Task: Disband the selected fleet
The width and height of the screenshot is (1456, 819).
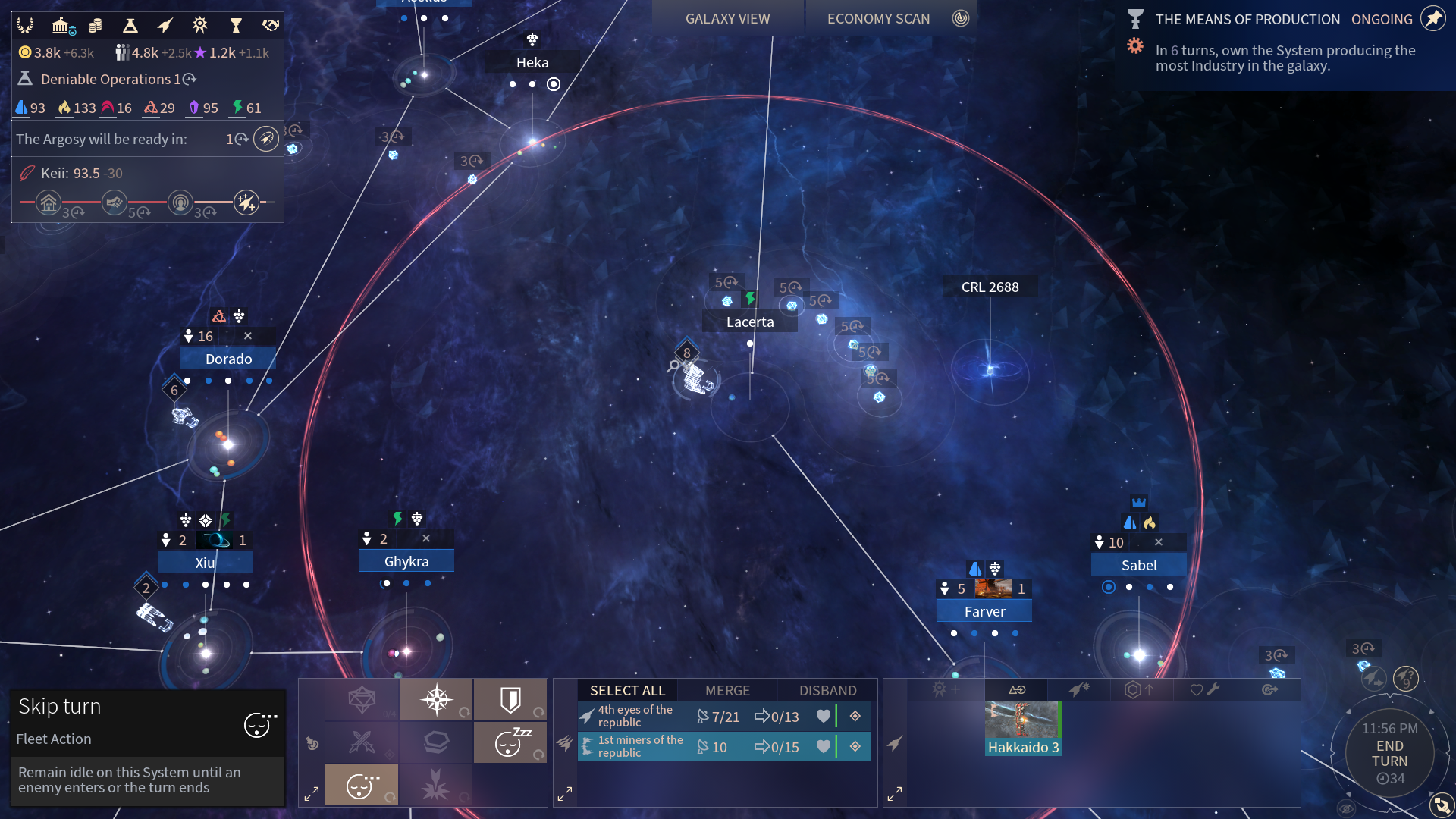Action: tap(827, 690)
